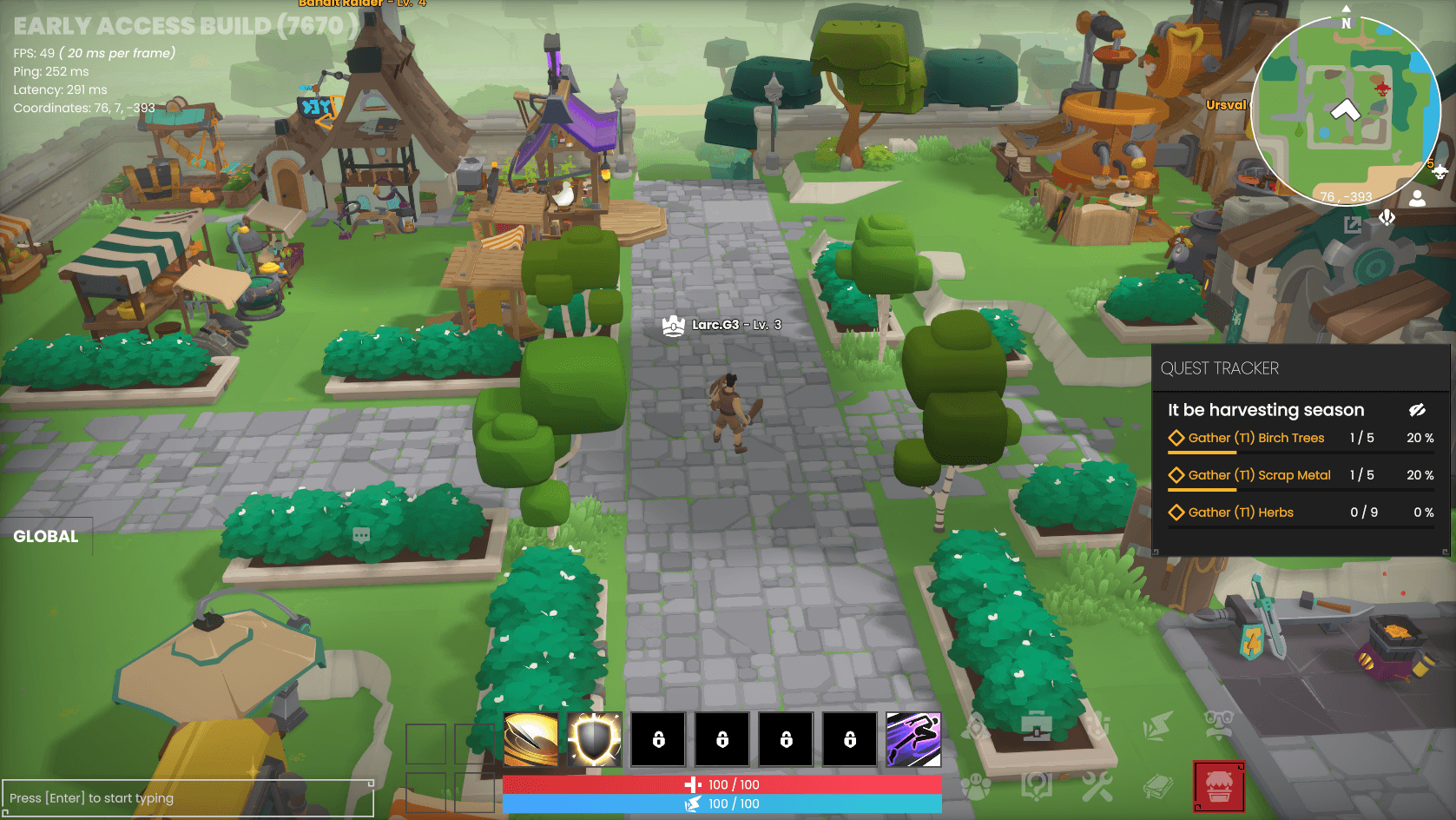Expand the minimap with the pop-out icon

[x=1352, y=225]
